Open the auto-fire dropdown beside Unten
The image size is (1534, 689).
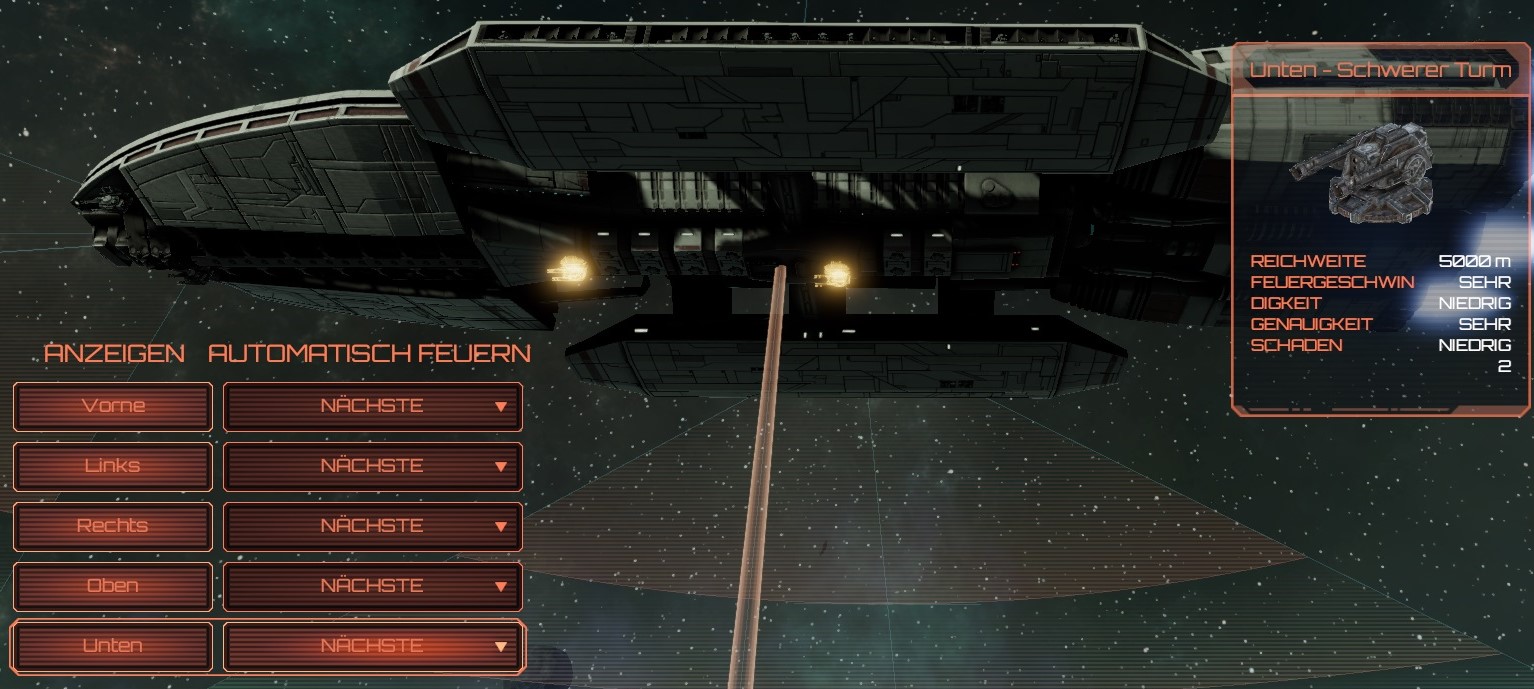click(x=372, y=646)
